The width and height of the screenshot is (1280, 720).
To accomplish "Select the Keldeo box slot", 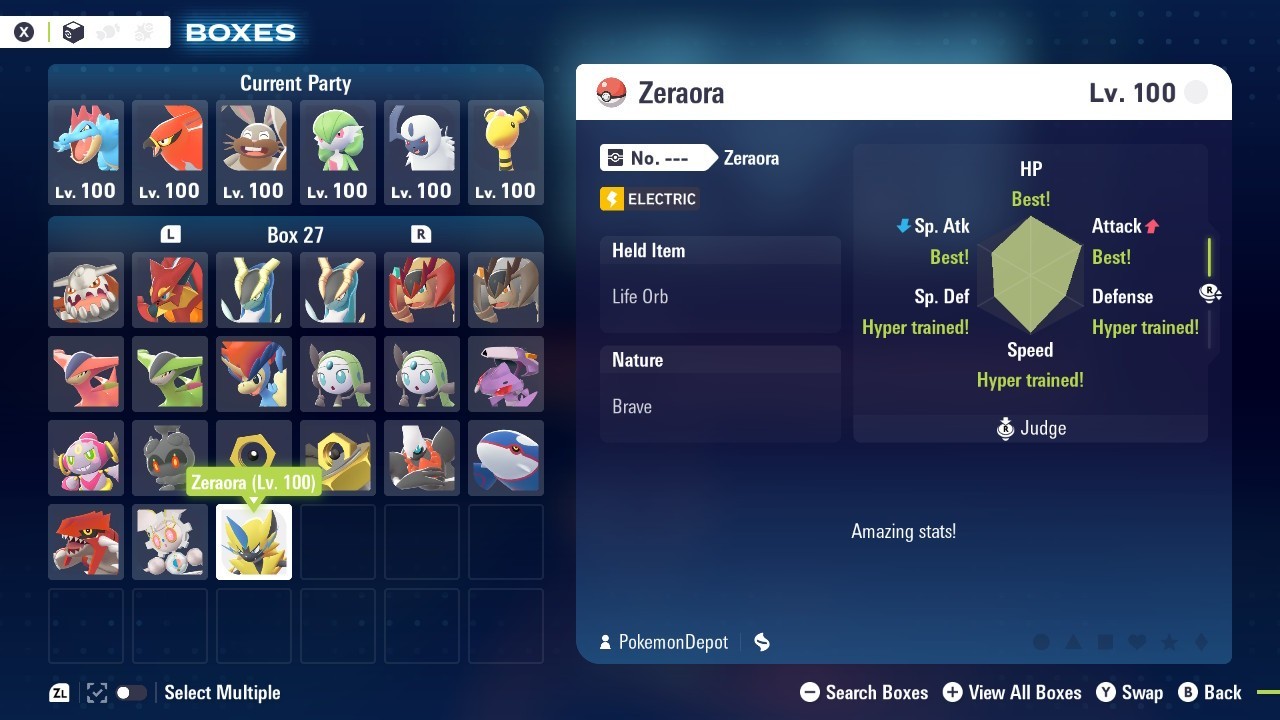I will 254,374.
